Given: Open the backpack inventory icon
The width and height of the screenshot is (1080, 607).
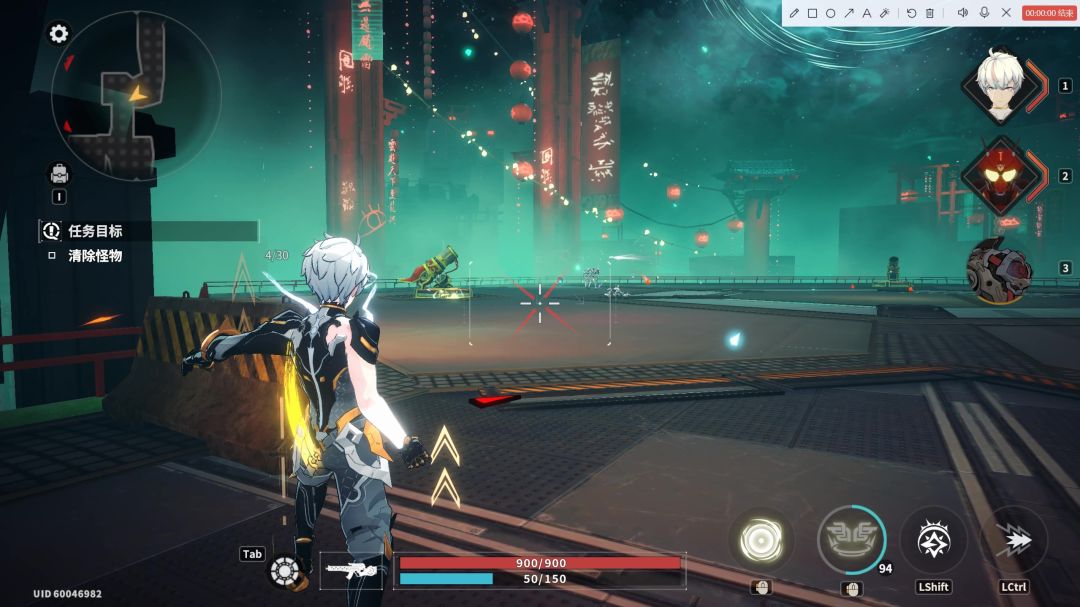Looking at the screenshot, I should tap(59, 174).
